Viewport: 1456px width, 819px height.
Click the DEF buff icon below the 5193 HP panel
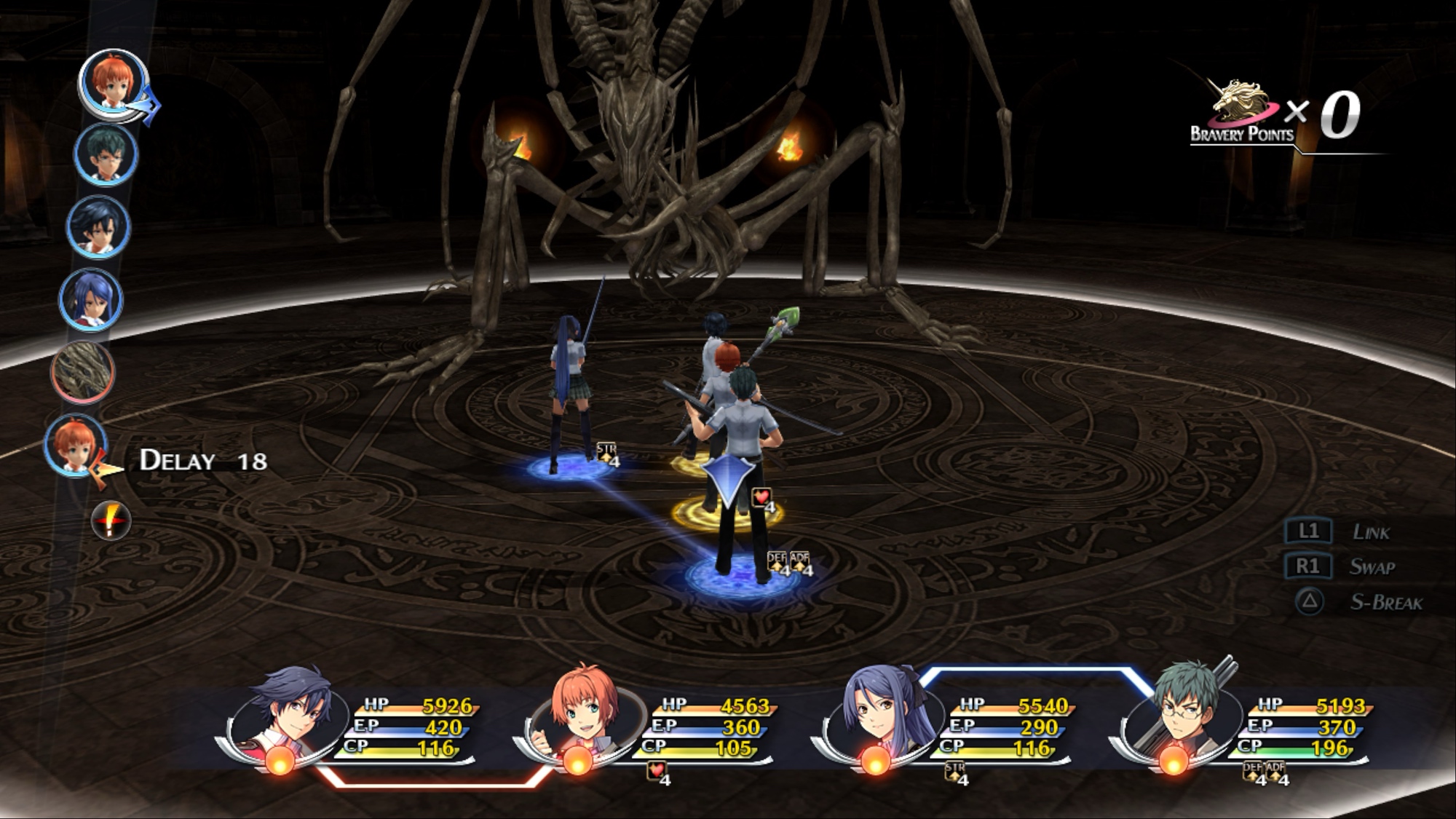1252,772
